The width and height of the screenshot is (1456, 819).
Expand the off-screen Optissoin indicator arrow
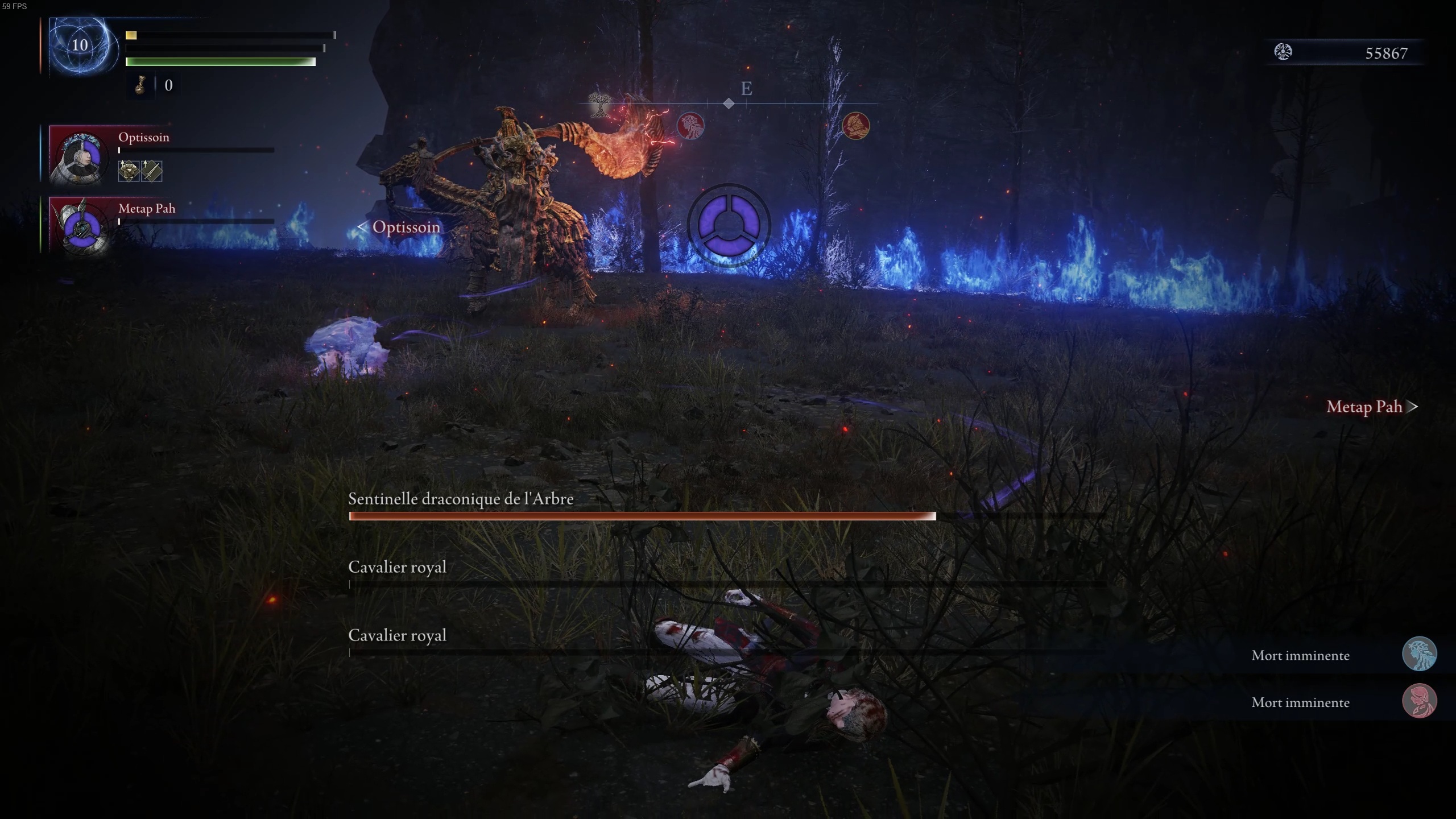click(x=363, y=227)
